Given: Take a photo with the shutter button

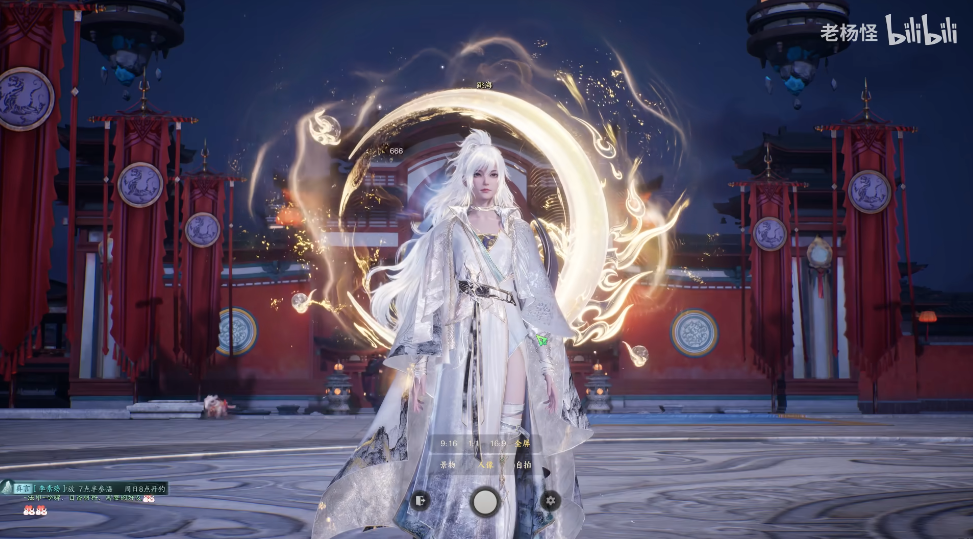Looking at the screenshot, I should [x=486, y=500].
